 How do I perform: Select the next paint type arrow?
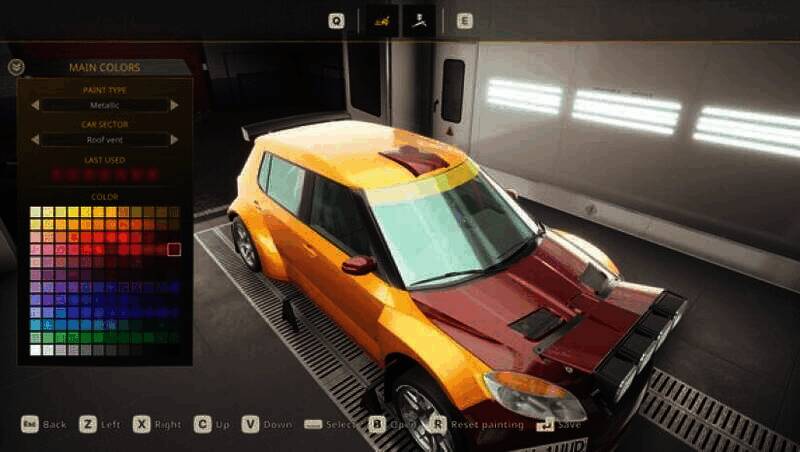(176, 105)
